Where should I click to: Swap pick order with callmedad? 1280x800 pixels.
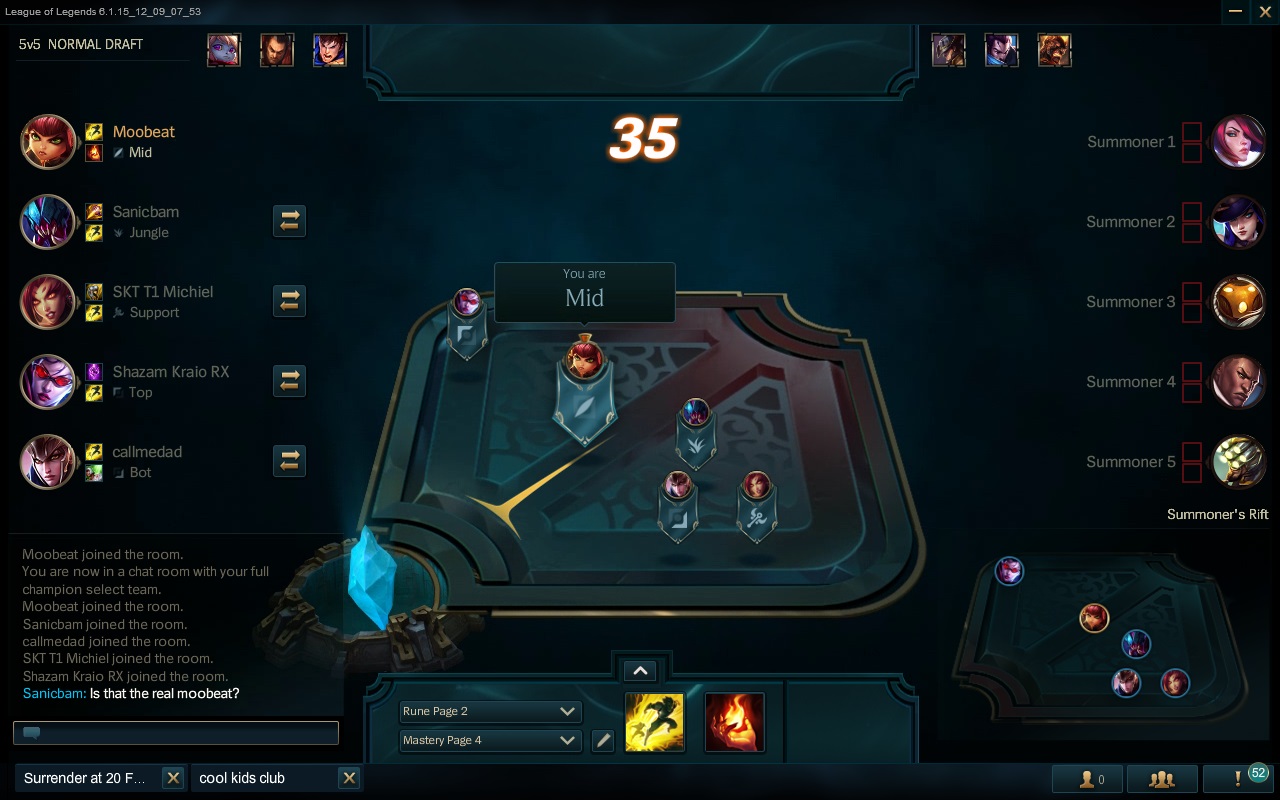pos(289,461)
